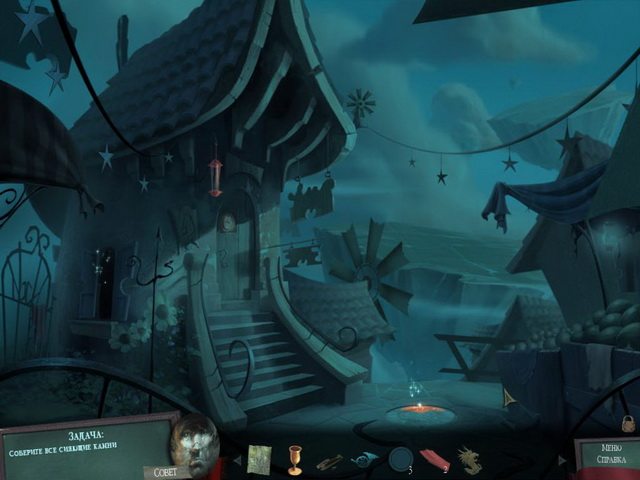This screenshot has height=480, width=640.
Task: Open the Справка help
Action: 612,462
